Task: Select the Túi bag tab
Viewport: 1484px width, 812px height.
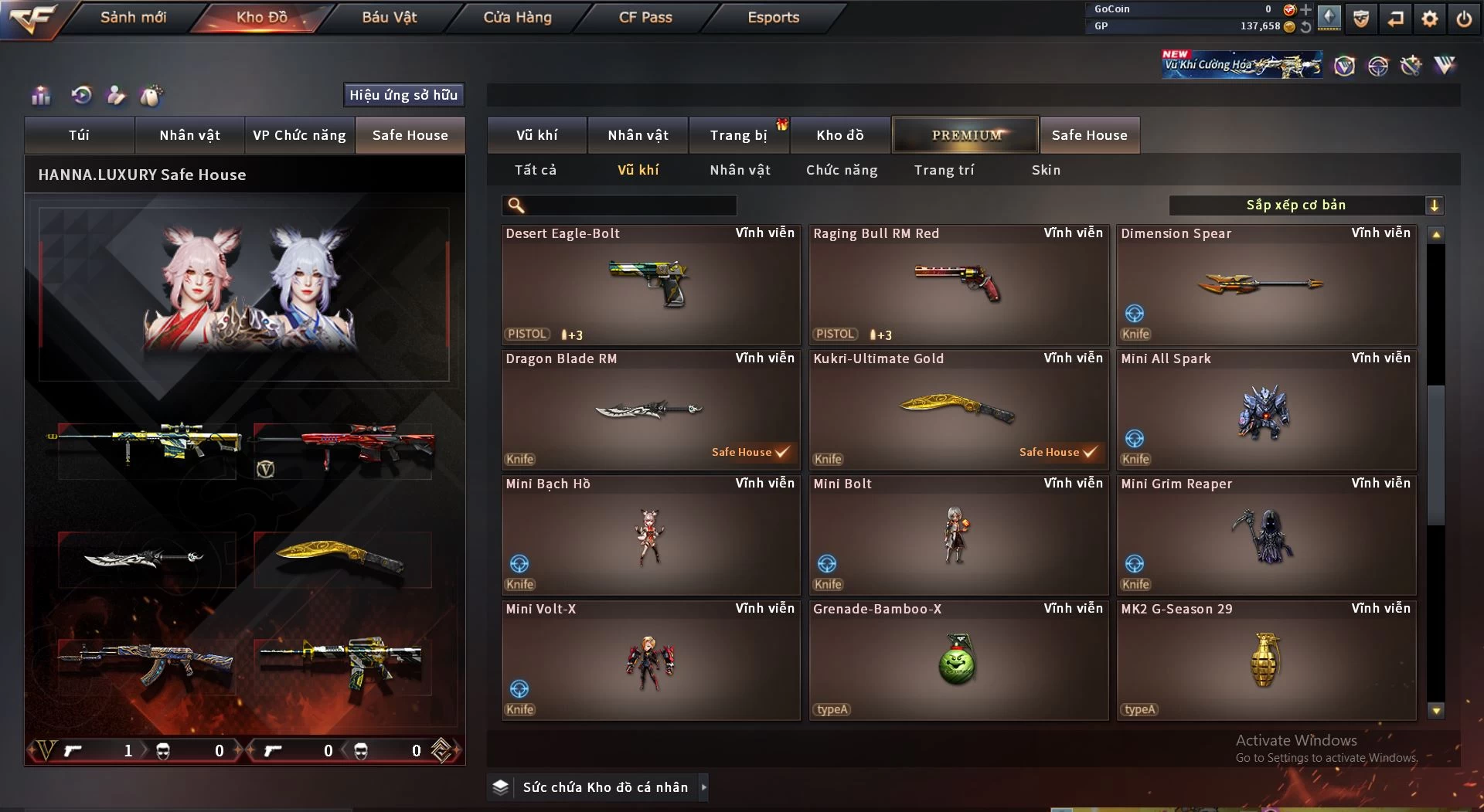Action: point(79,135)
